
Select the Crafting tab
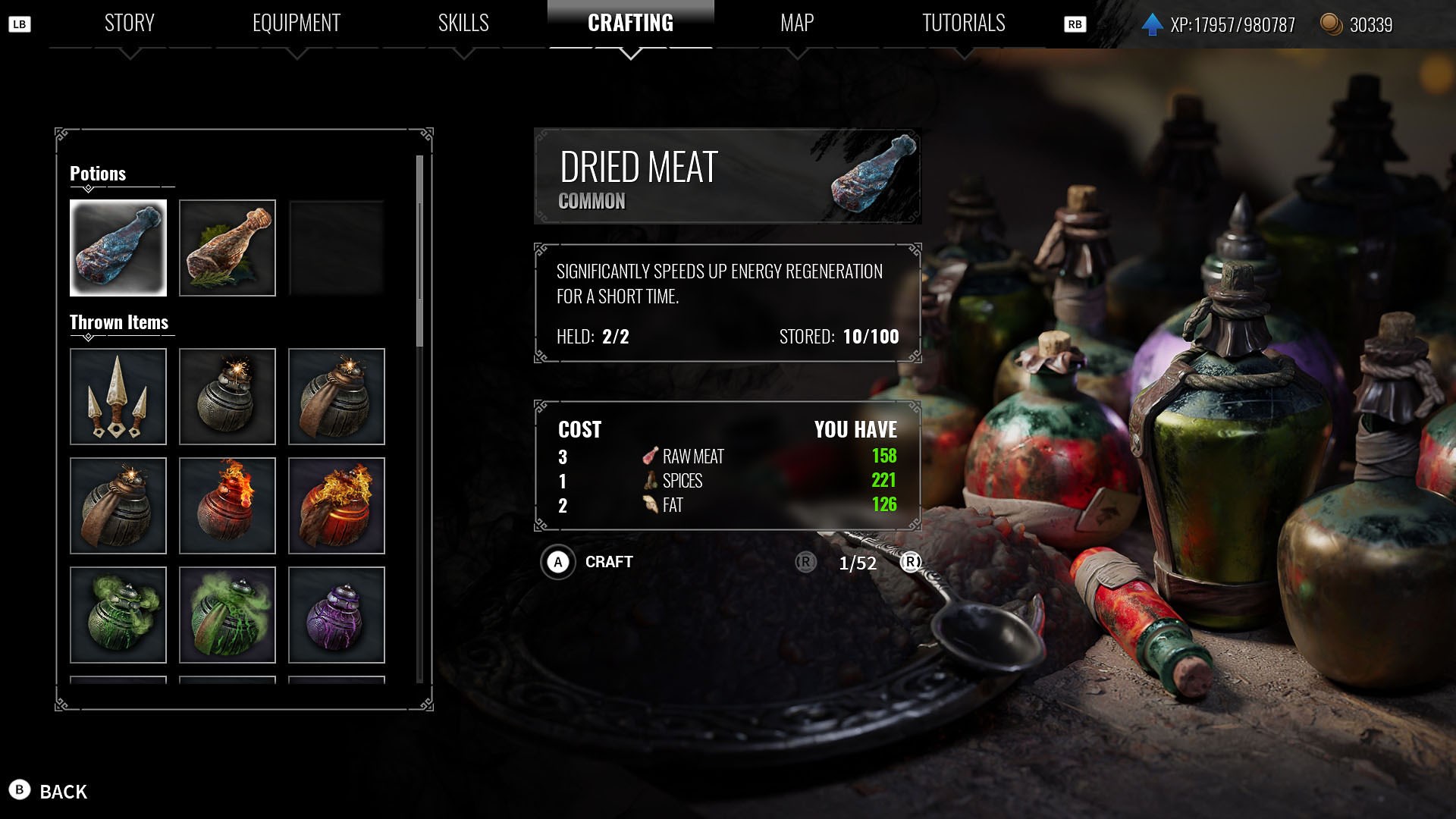pos(630,24)
